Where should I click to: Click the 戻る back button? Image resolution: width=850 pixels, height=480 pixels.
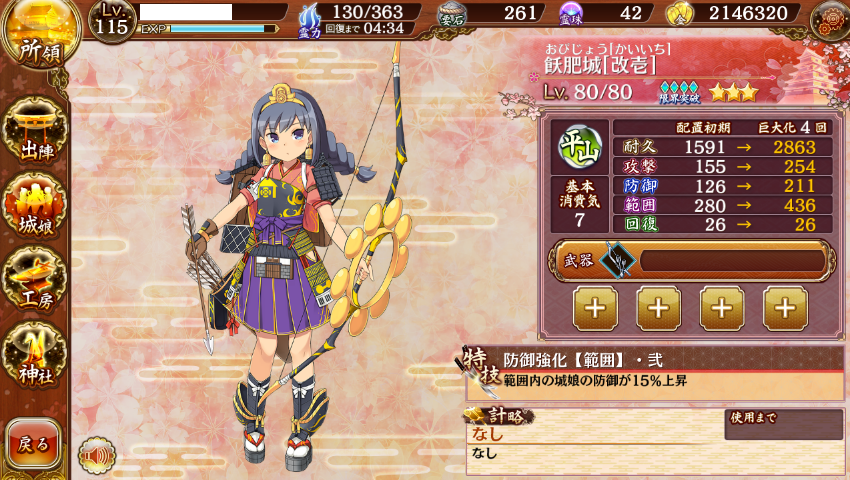tap(33, 444)
